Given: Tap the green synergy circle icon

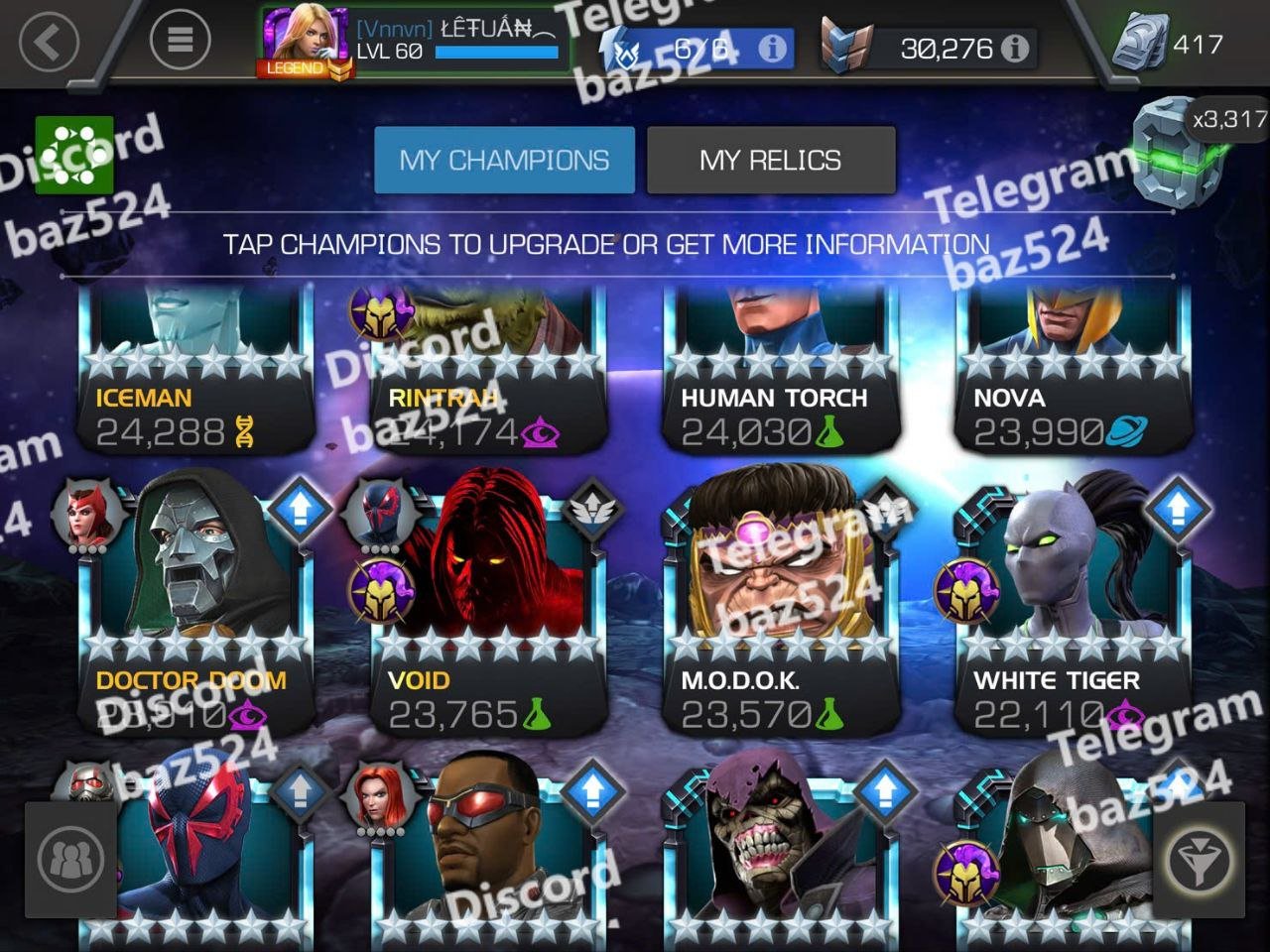Looking at the screenshot, I should point(74,156).
